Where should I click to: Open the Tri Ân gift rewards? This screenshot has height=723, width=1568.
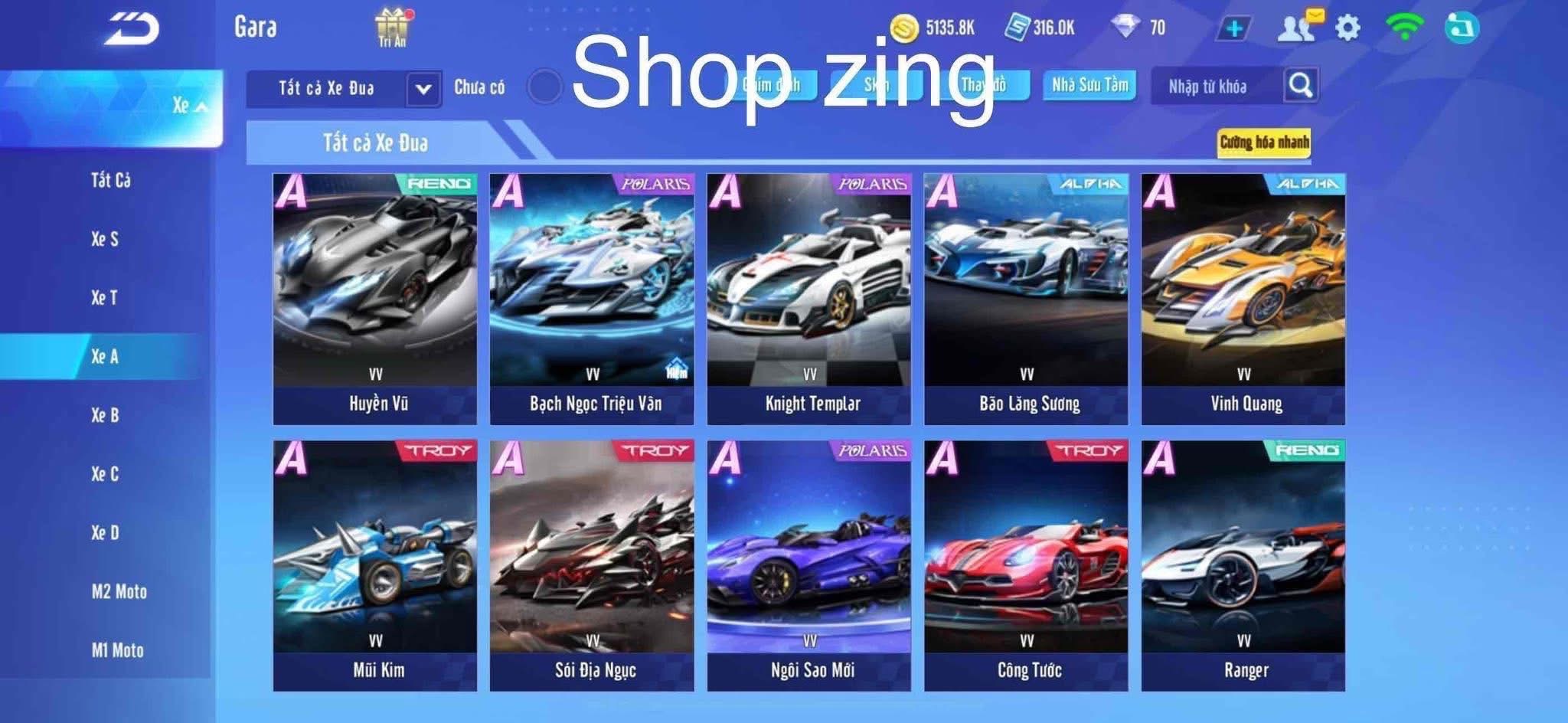(390, 25)
